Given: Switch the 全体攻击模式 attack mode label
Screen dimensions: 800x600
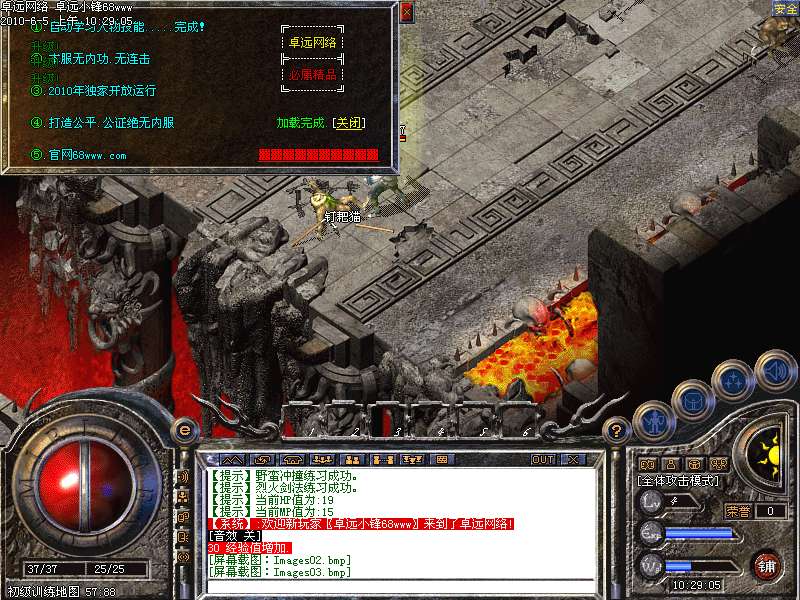Looking at the screenshot, I should click(679, 481).
